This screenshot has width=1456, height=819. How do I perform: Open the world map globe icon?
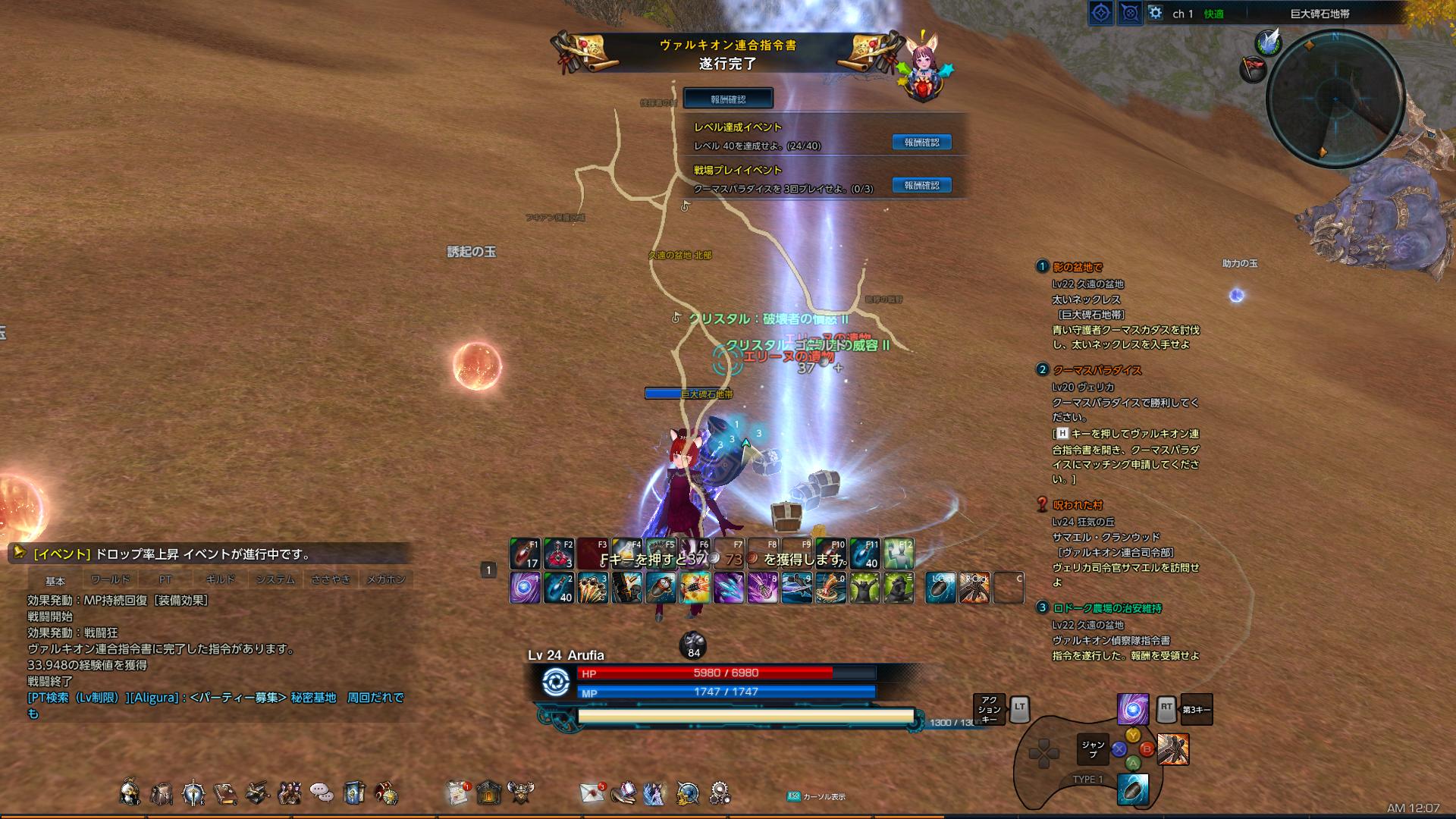tap(687, 792)
